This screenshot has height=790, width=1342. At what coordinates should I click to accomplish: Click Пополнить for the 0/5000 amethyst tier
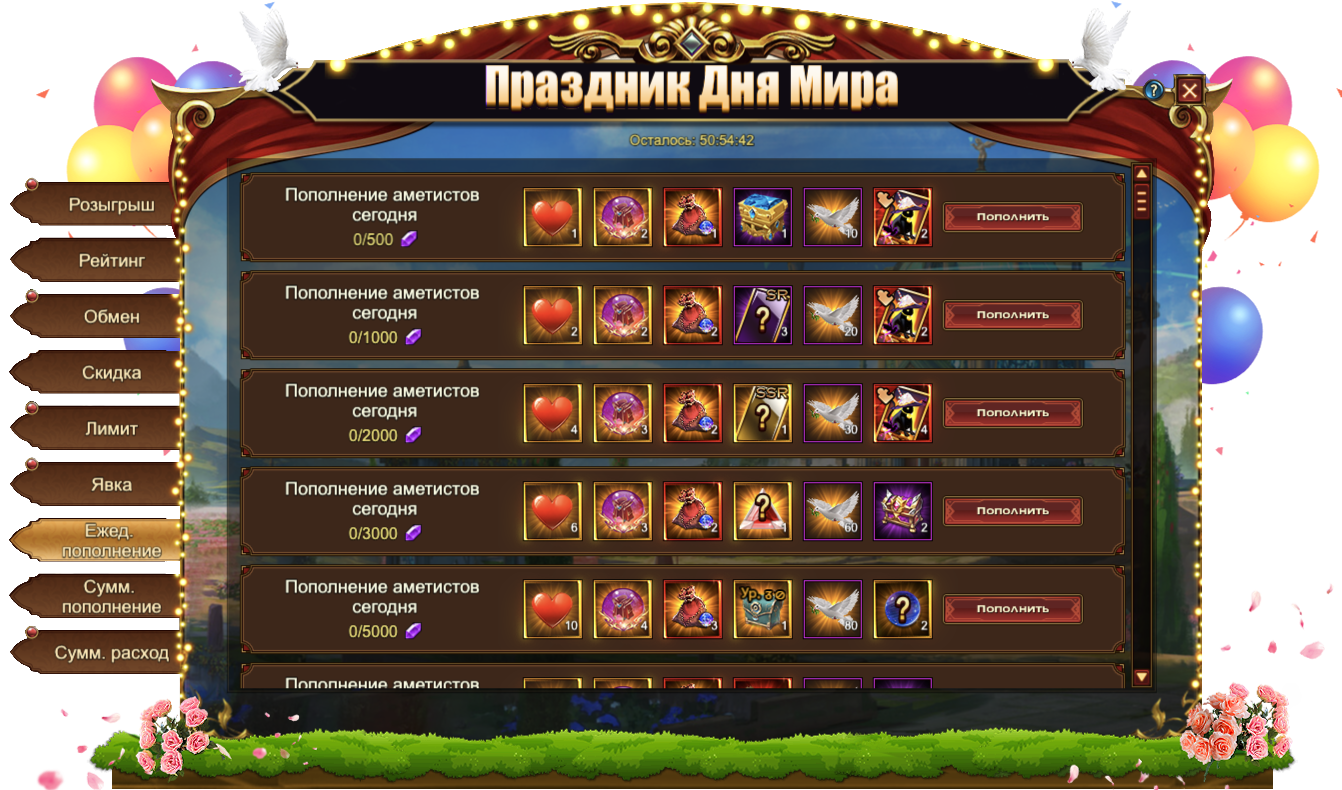click(x=1012, y=609)
